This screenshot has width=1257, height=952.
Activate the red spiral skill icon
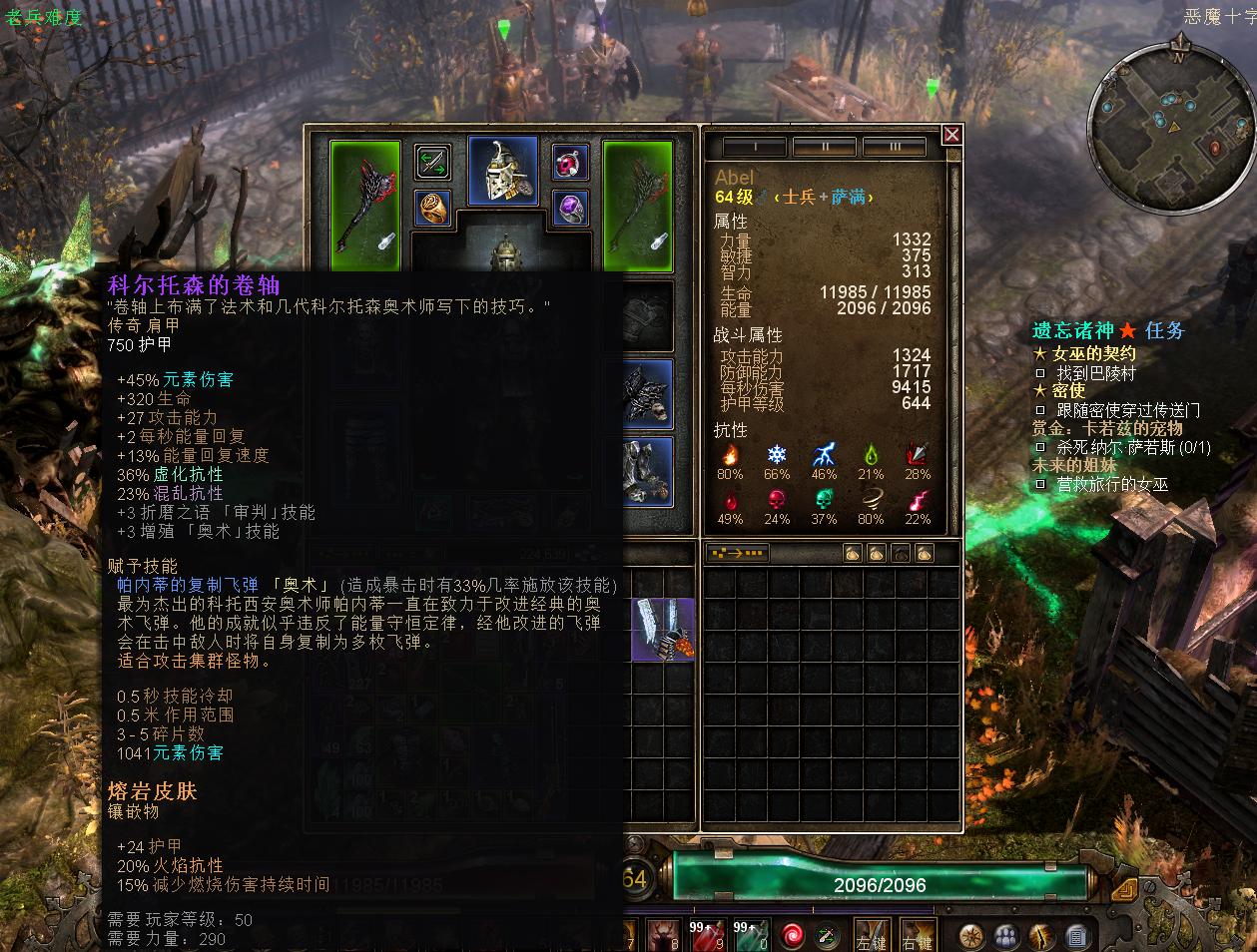793,936
